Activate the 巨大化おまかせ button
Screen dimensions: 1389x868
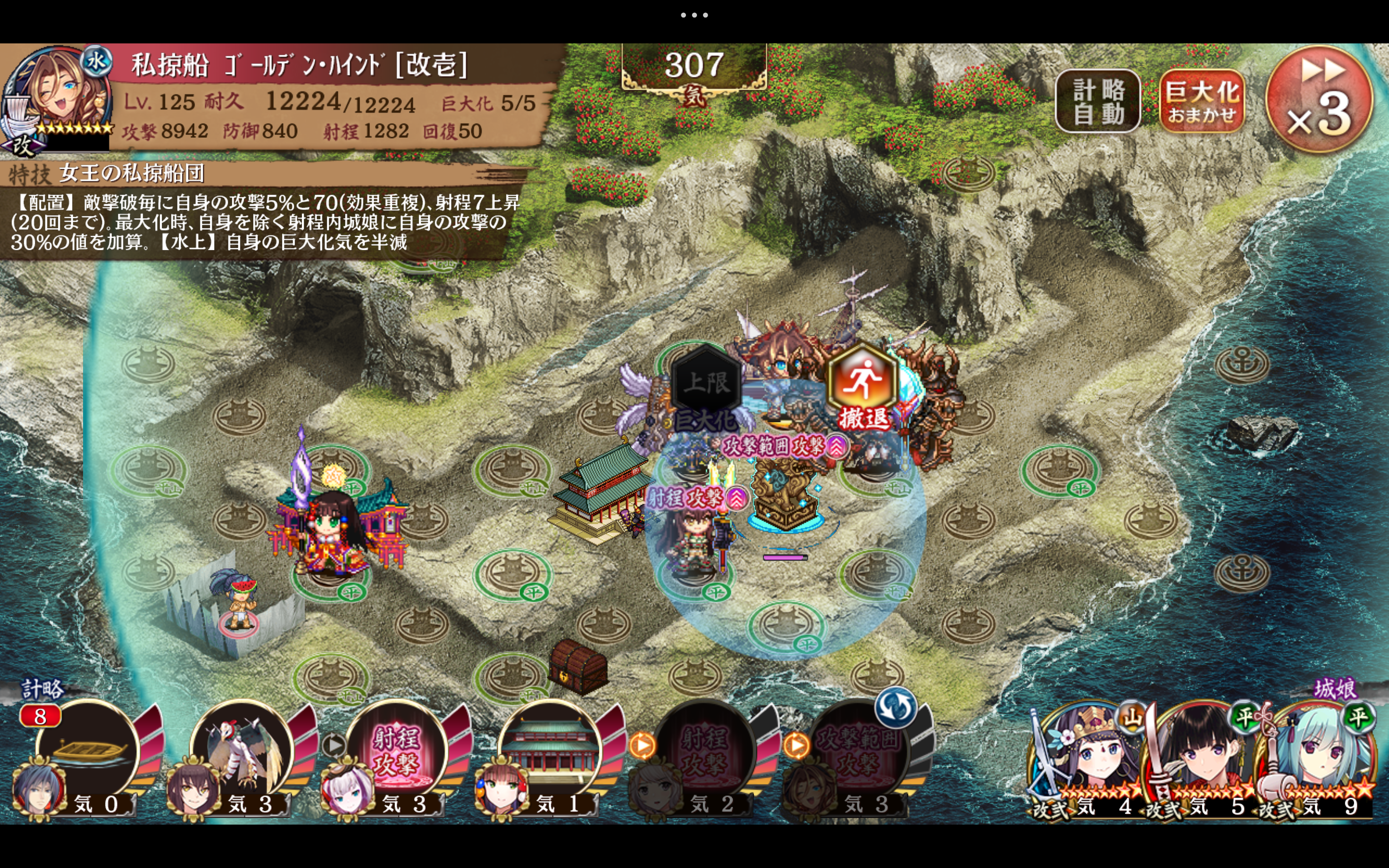1201,101
